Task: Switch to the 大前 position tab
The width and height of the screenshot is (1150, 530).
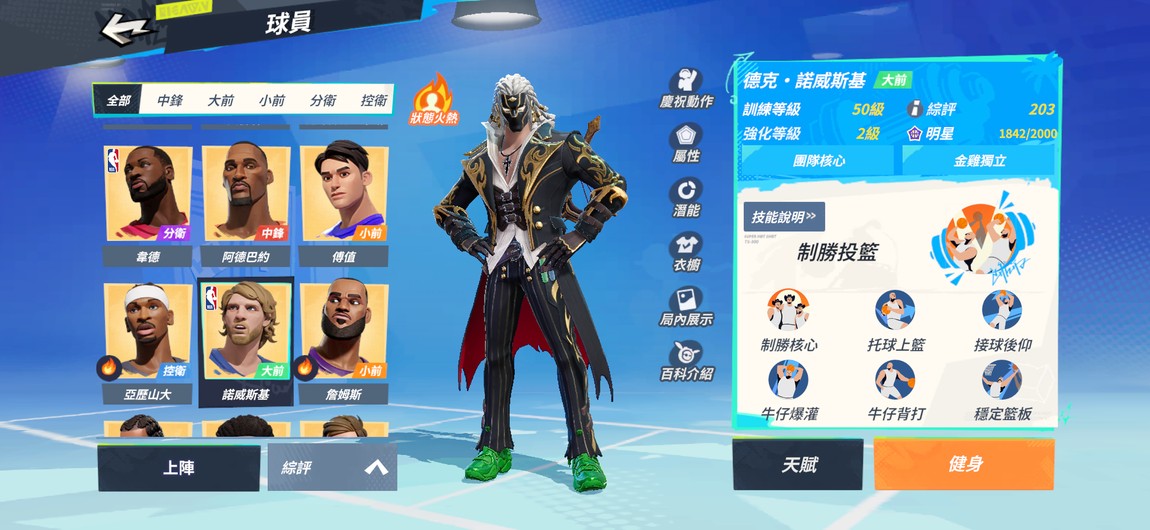Action: [221, 100]
